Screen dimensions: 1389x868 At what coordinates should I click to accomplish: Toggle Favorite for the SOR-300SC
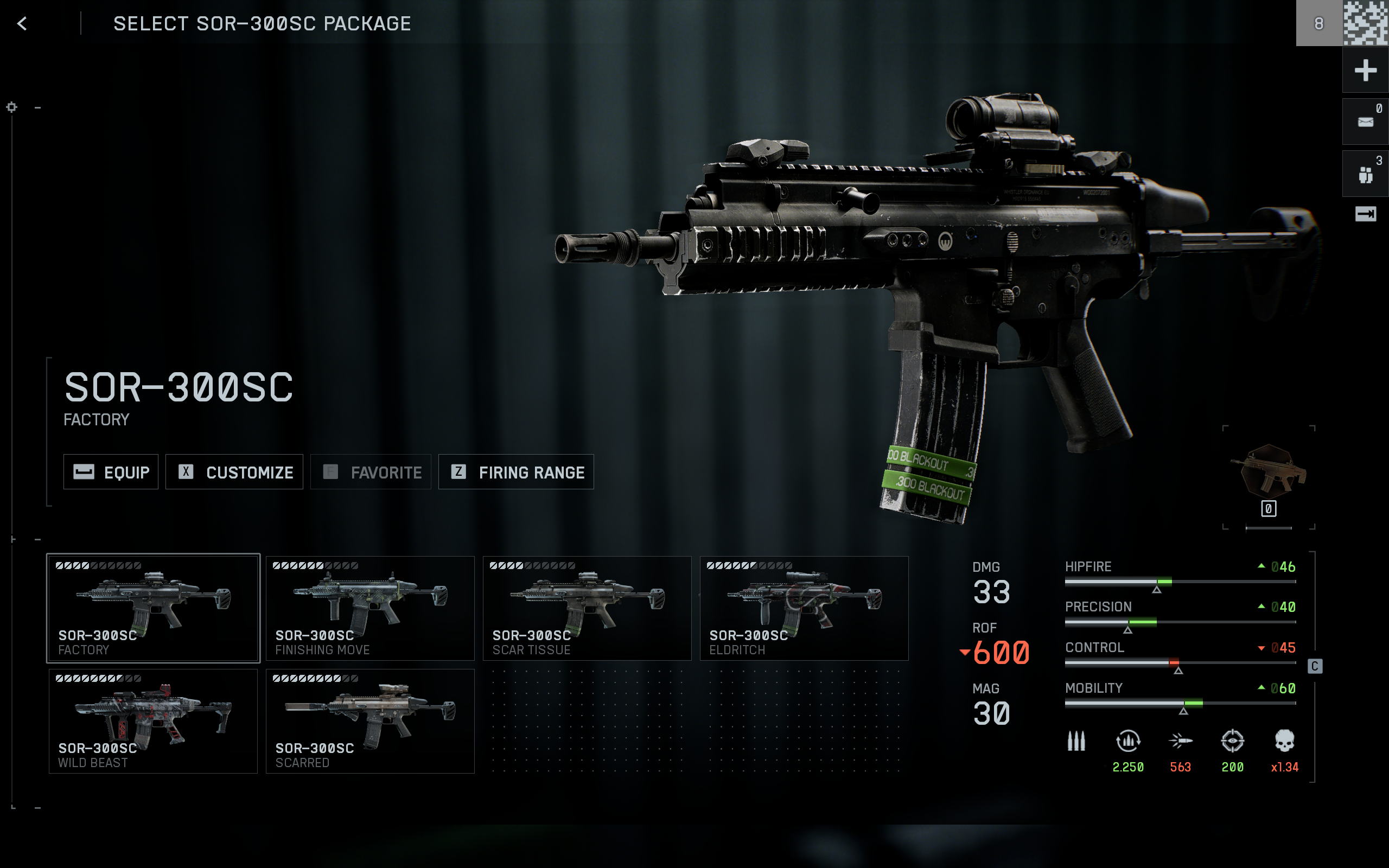[370, 472]
